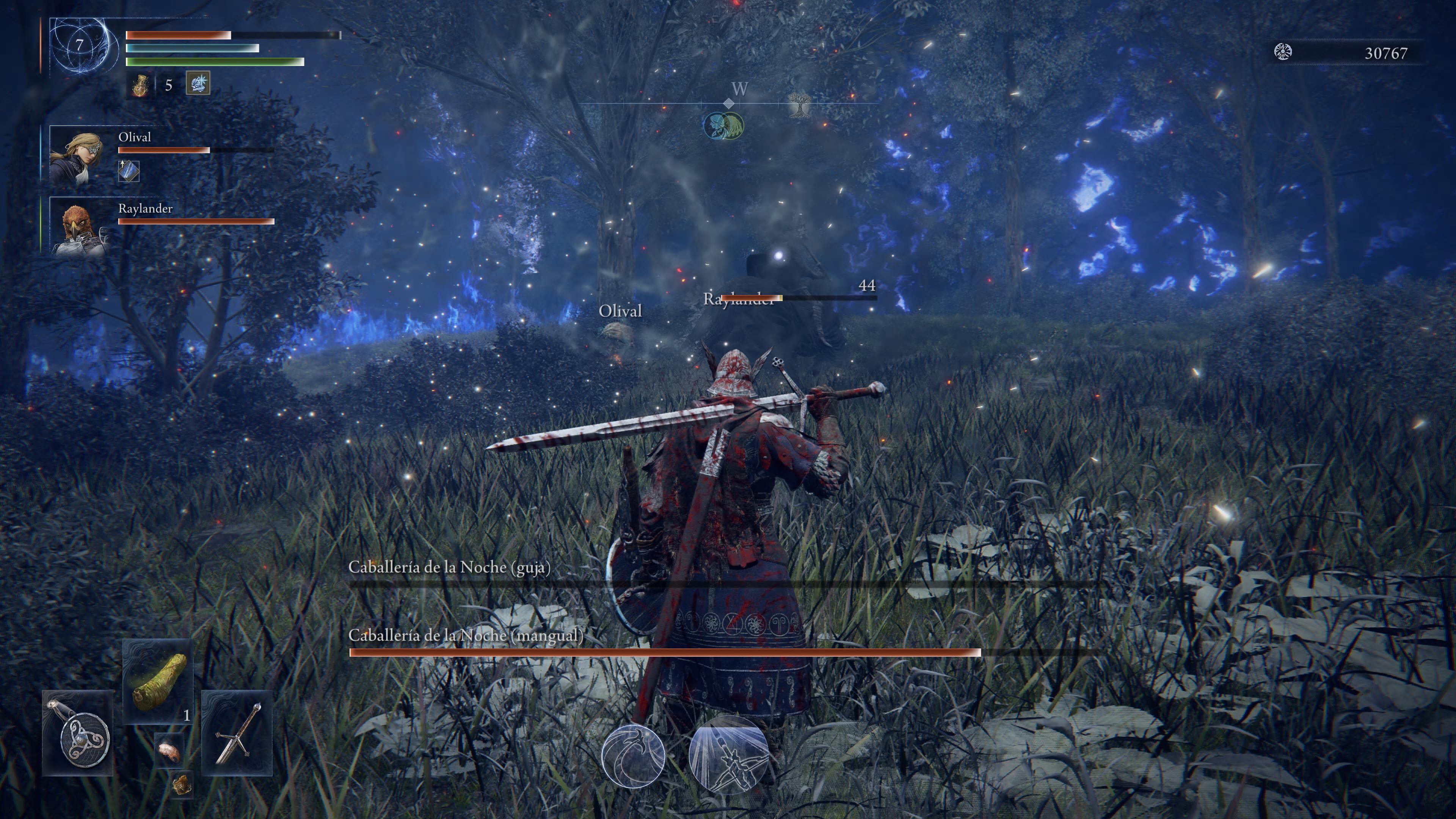This screenshot has height=819, width=1456.
Task: Select the small golden tangle item slot
Action: (x=182, y=784)
